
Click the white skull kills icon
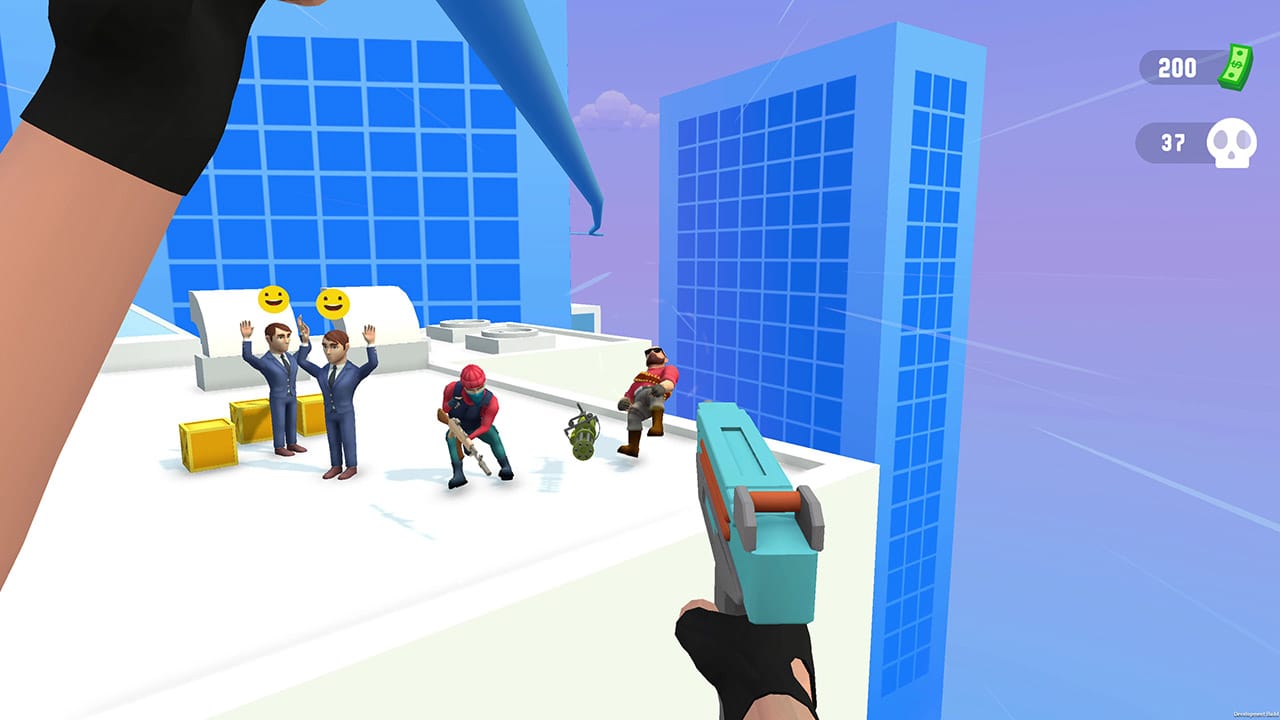pos(1230,142)
